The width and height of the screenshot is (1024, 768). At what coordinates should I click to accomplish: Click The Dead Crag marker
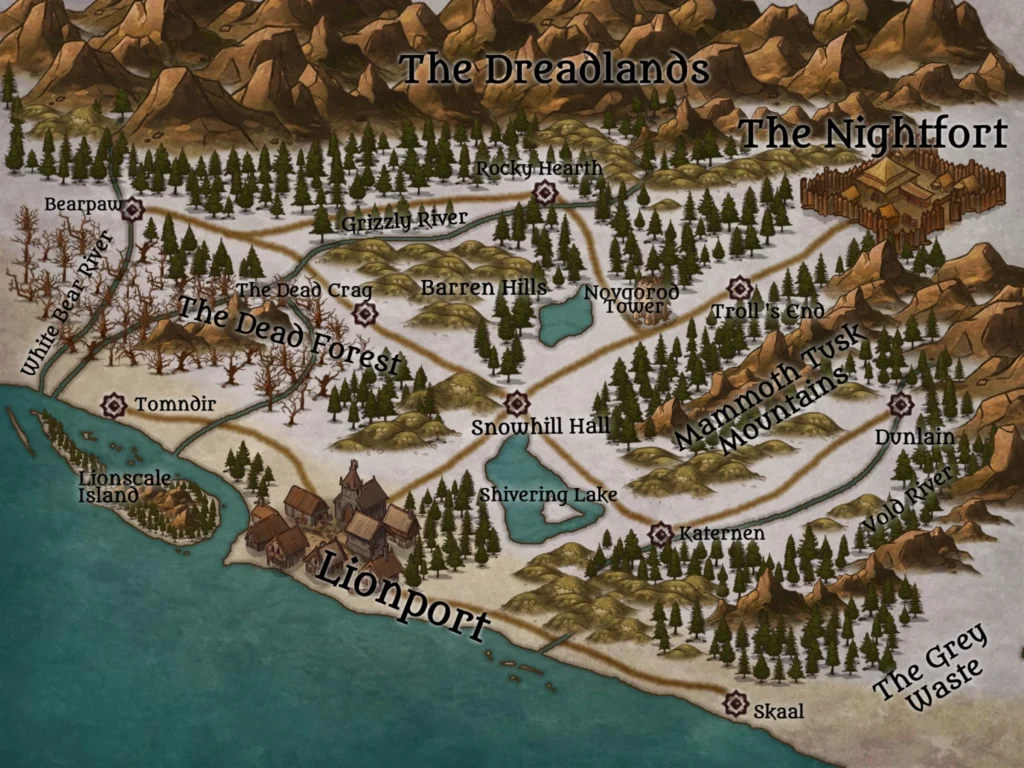pos(365,314)
